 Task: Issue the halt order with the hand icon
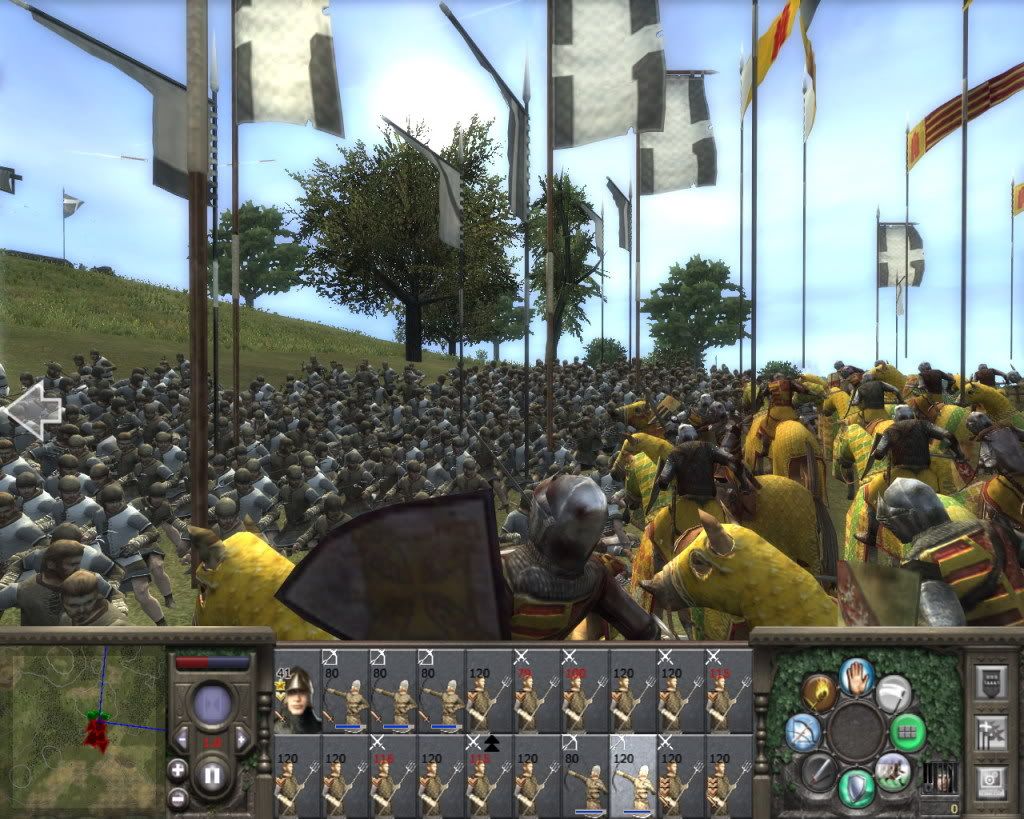[x=856, y=676]
